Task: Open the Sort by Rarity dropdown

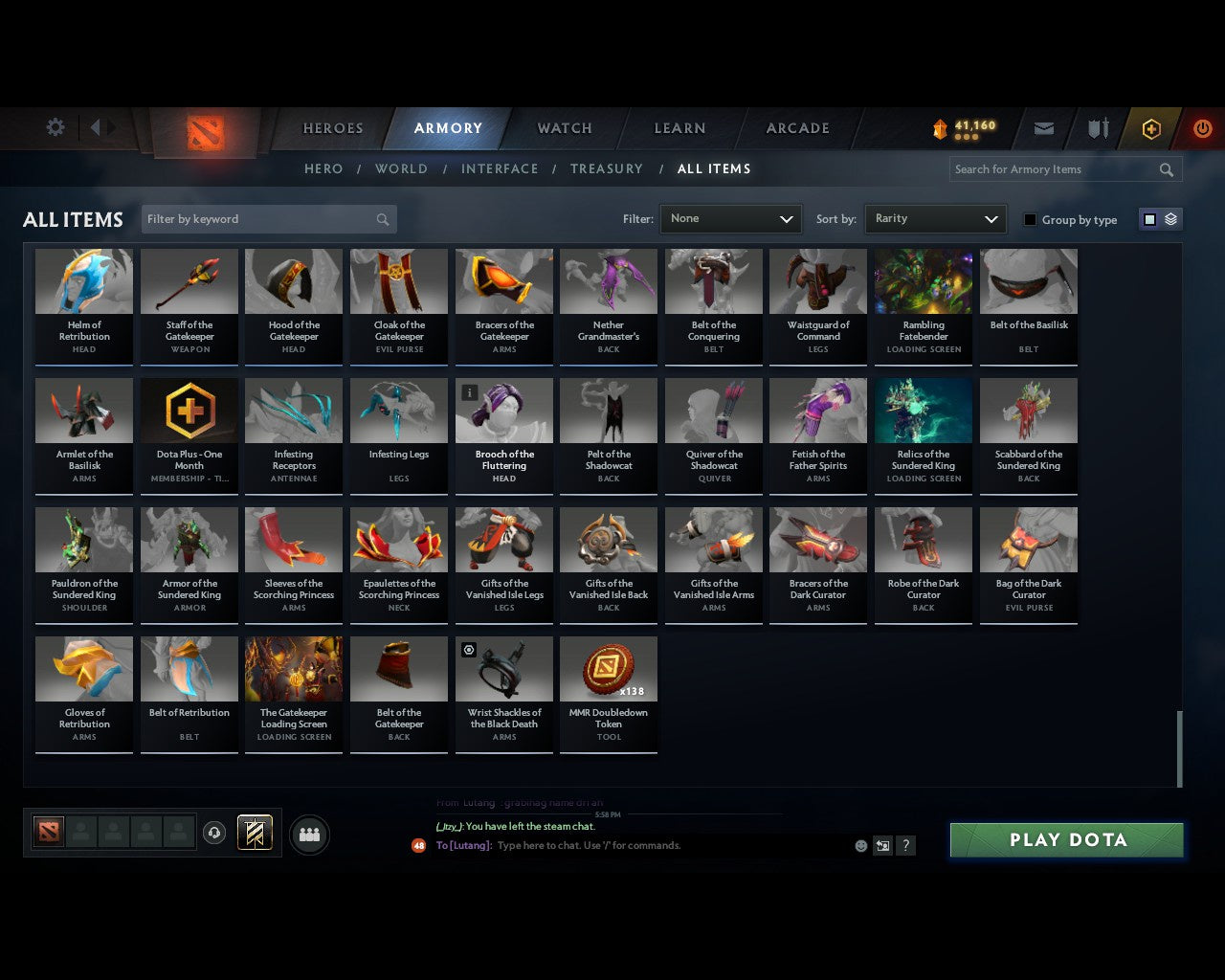Action: coord(935,218)
